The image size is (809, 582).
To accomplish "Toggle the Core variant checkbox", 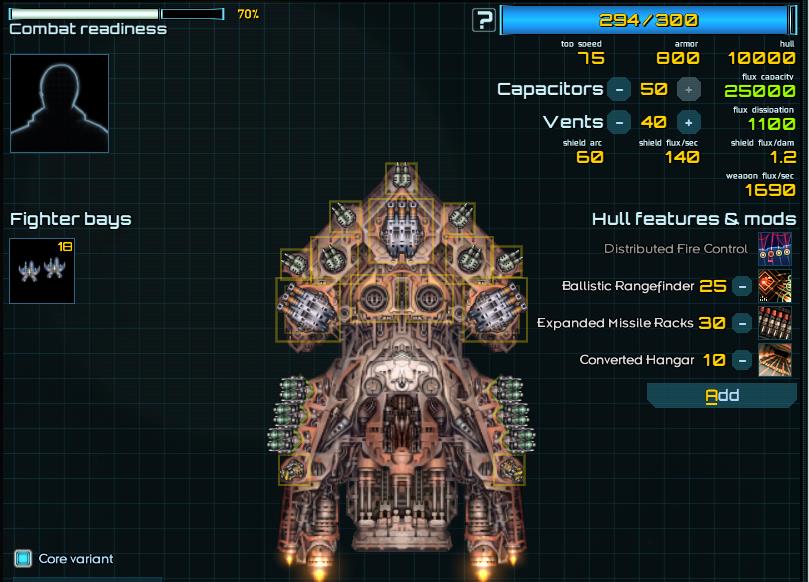I will [23, 558].
